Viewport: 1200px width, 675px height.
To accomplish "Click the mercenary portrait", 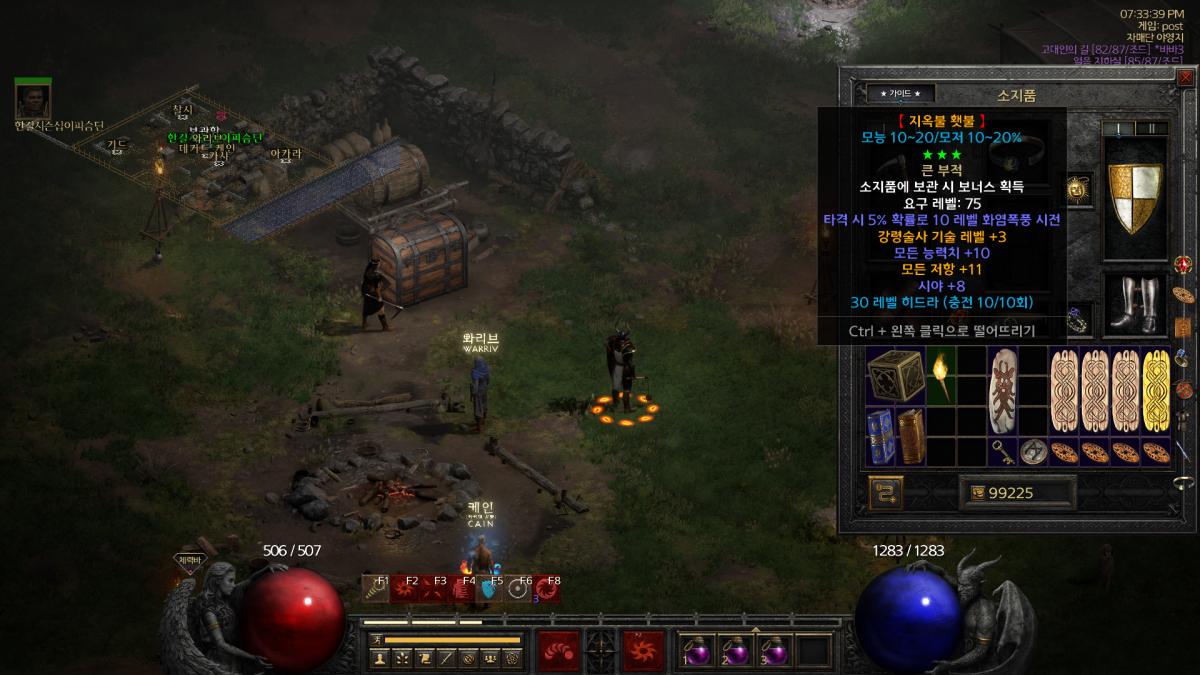I will 32,99.
